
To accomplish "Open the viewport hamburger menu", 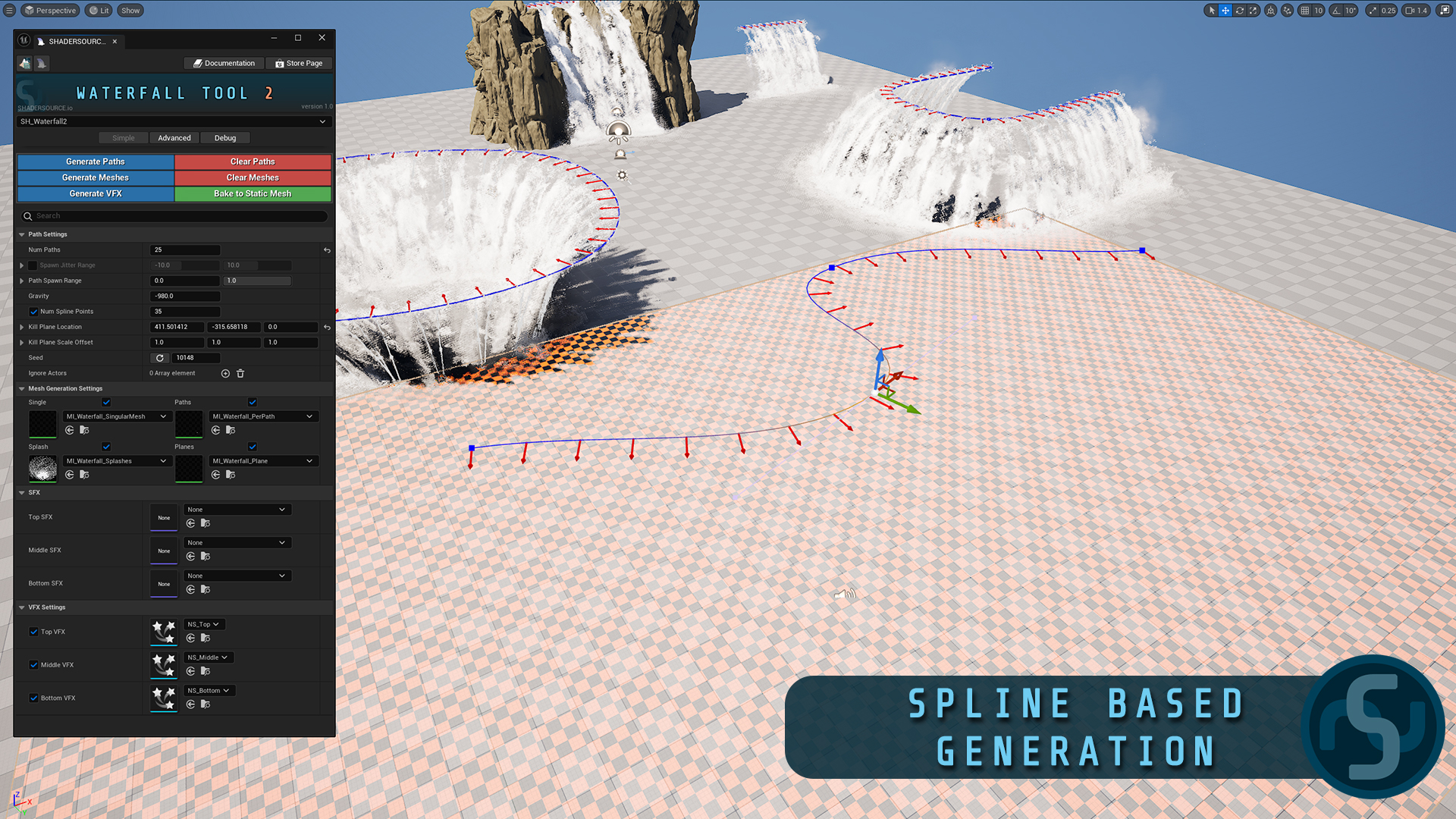I will click(11, 10).
